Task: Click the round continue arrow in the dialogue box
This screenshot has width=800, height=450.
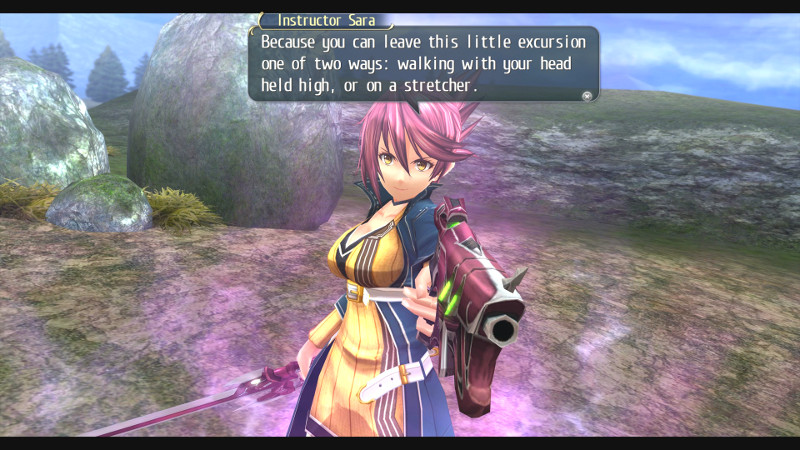Action: (587, 96)
